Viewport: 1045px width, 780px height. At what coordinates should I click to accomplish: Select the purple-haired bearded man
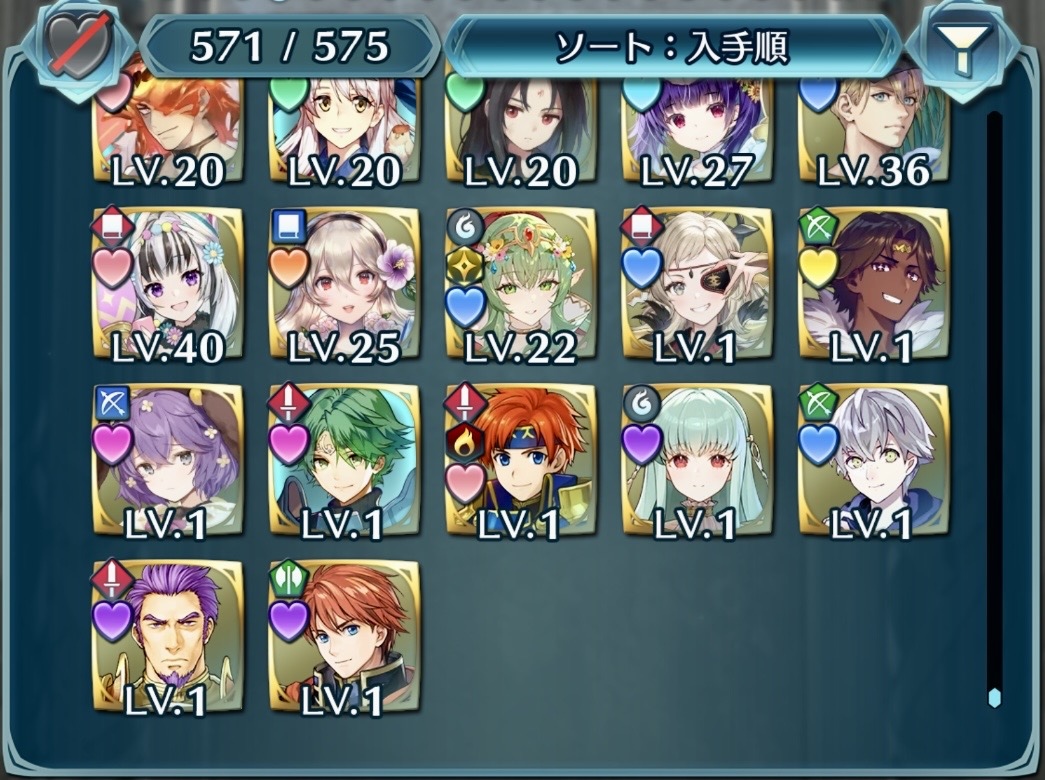[x=168, y=636]
